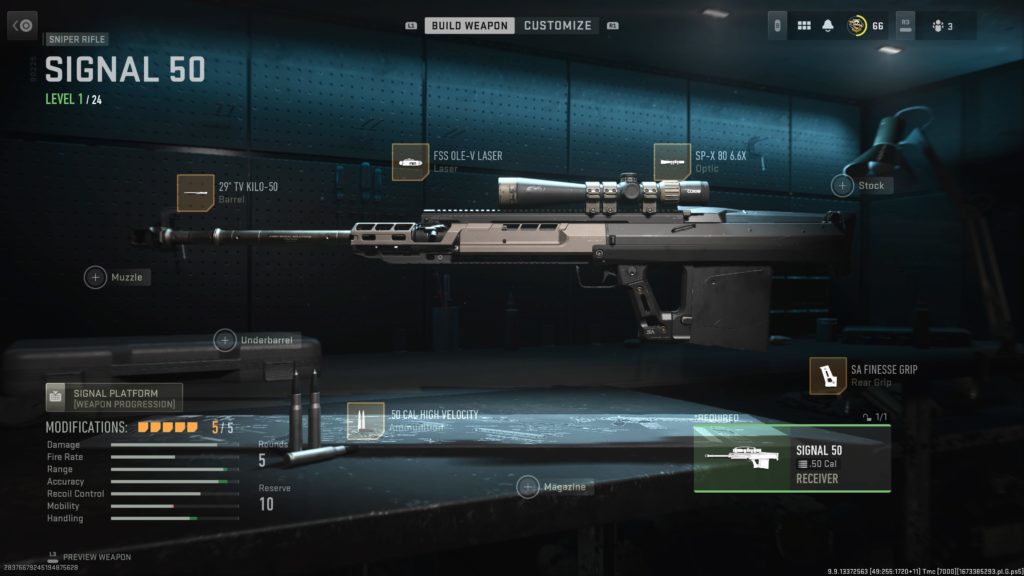
Task: Select the Signal 50 receiver card
Action: (792, 459)
